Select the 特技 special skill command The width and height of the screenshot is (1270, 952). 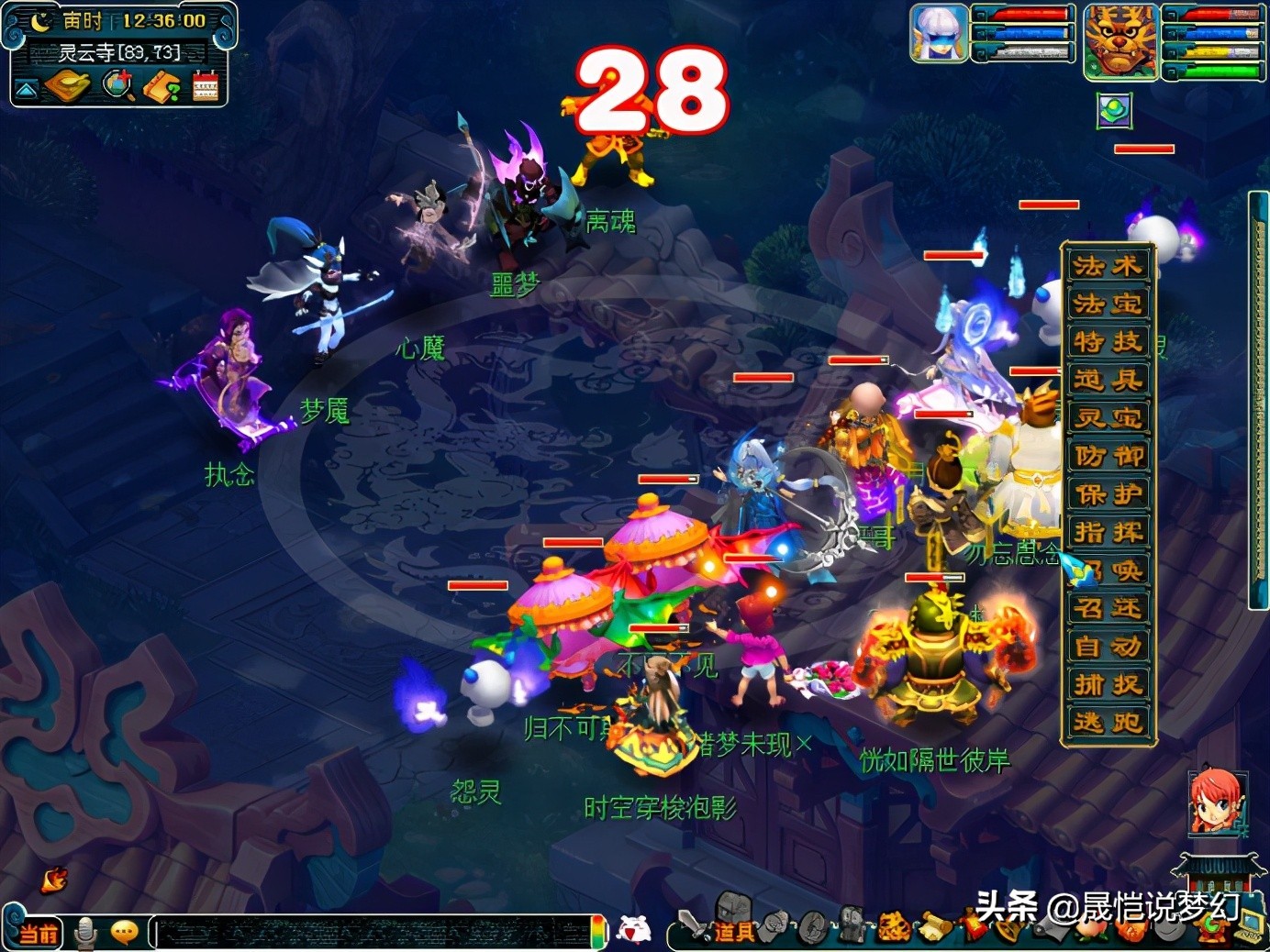[1108, 342]
